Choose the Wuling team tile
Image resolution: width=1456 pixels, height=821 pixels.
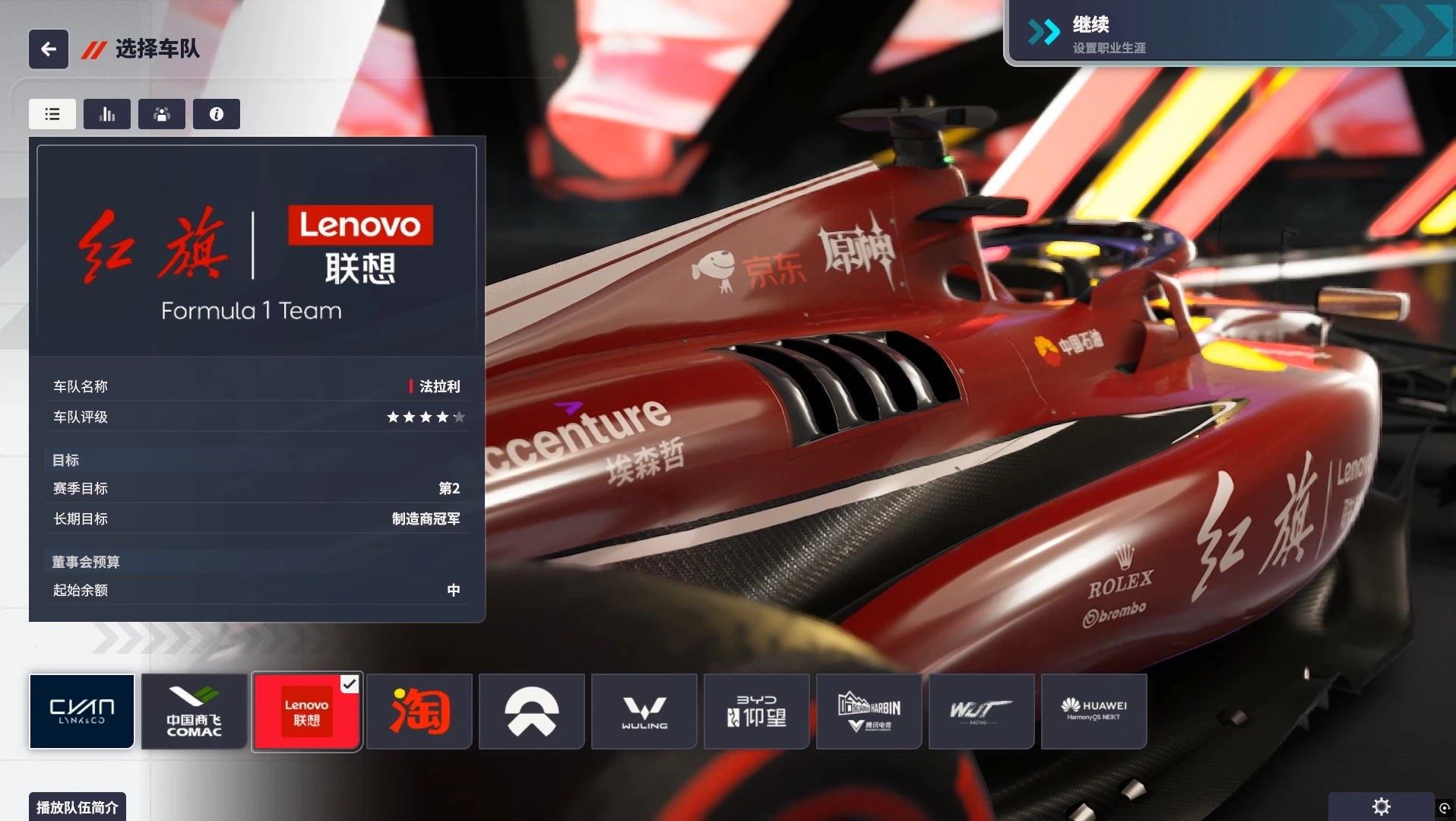click(644, 712)
